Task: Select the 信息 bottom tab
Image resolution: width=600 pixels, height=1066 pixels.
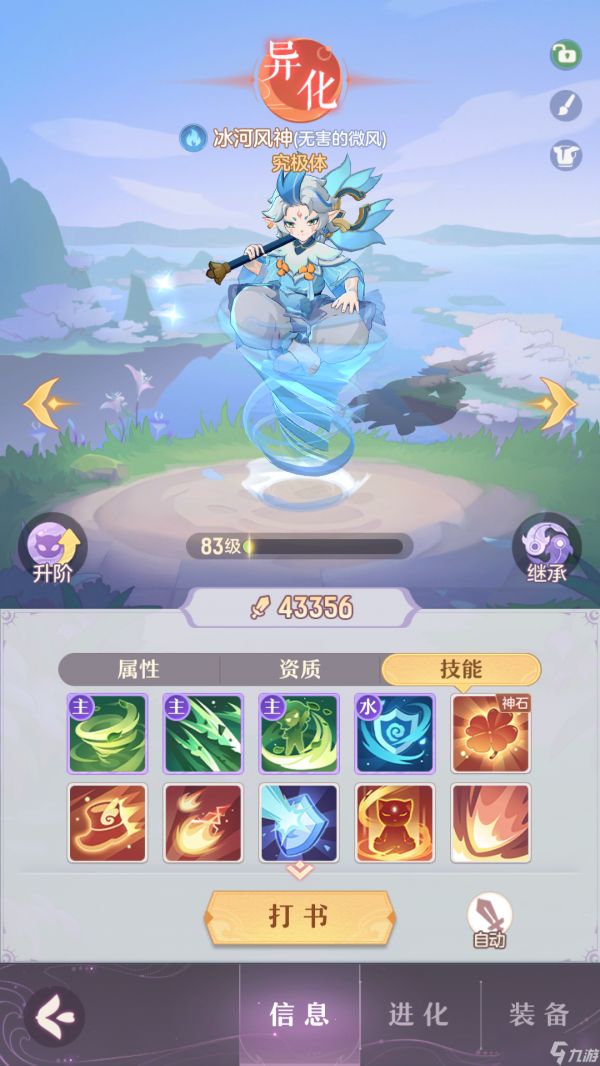Action: click(299, 1014)
